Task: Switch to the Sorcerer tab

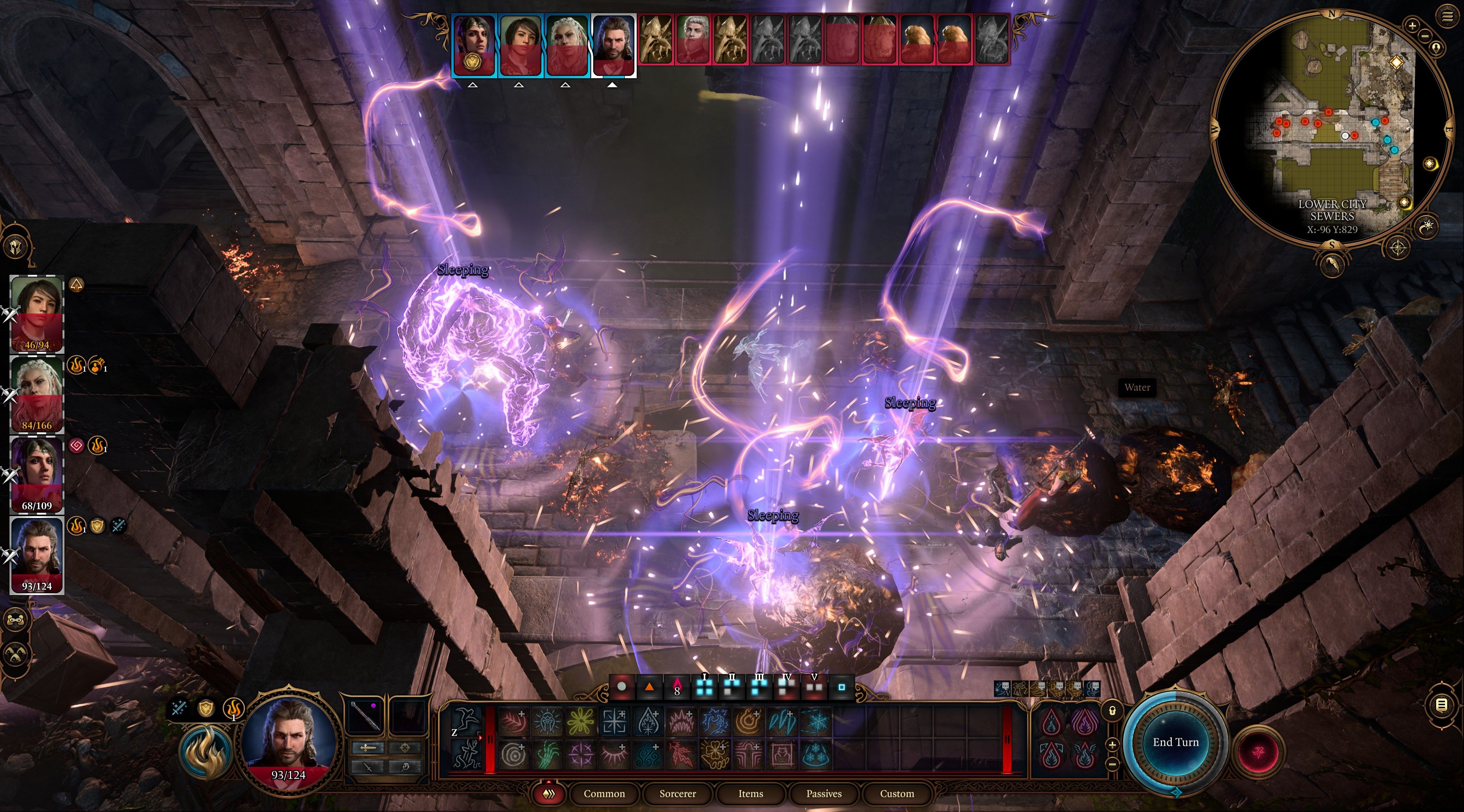Action: 678,794
